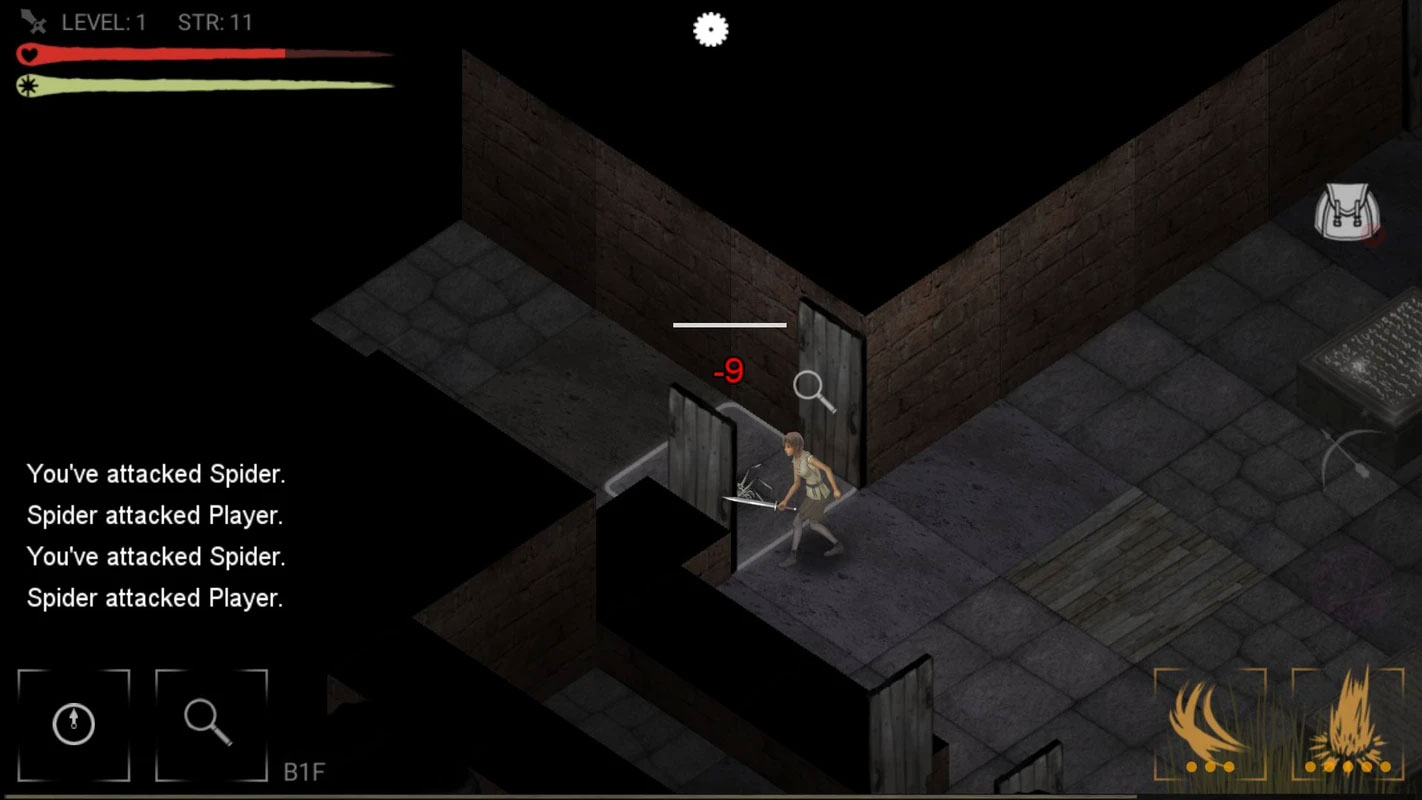The height and width of the screenshot is (800, 1422).
Task: Use the slash swipe skill
Action: [x=1210, y=724]
